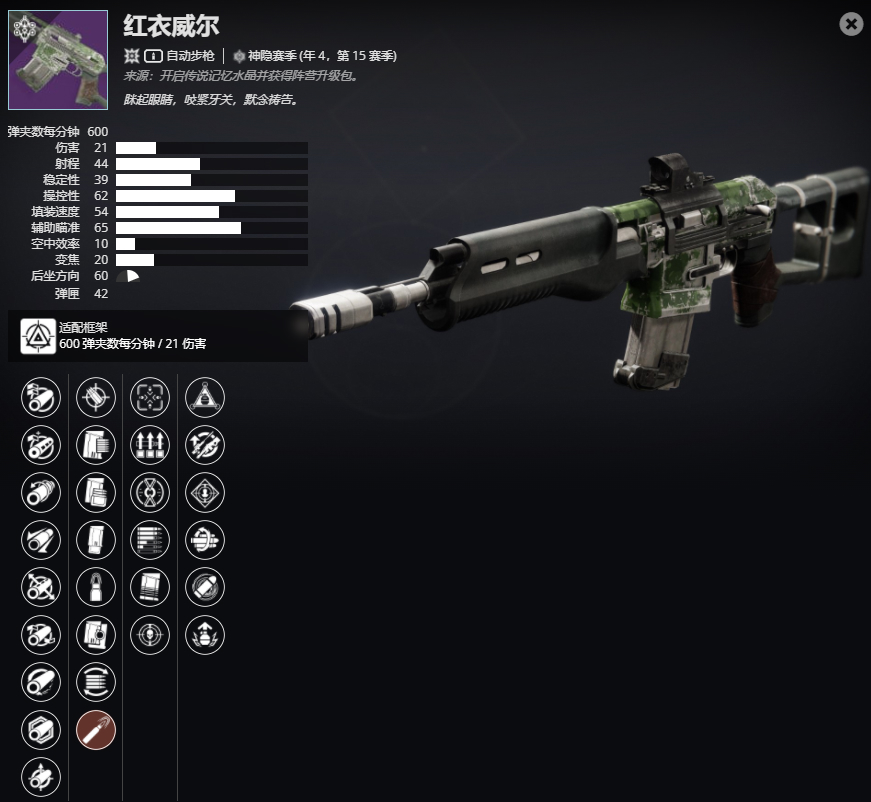Pick the hourglass X circle perk
871x802 pixels.
tap(150, 492)
